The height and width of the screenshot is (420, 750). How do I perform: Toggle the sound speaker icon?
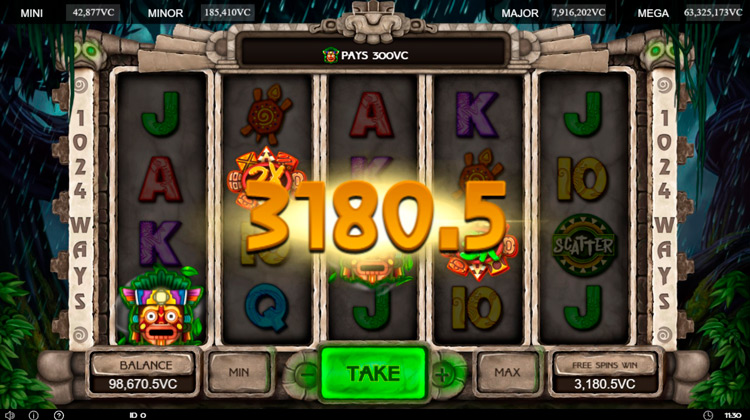[x=9, y=413]
